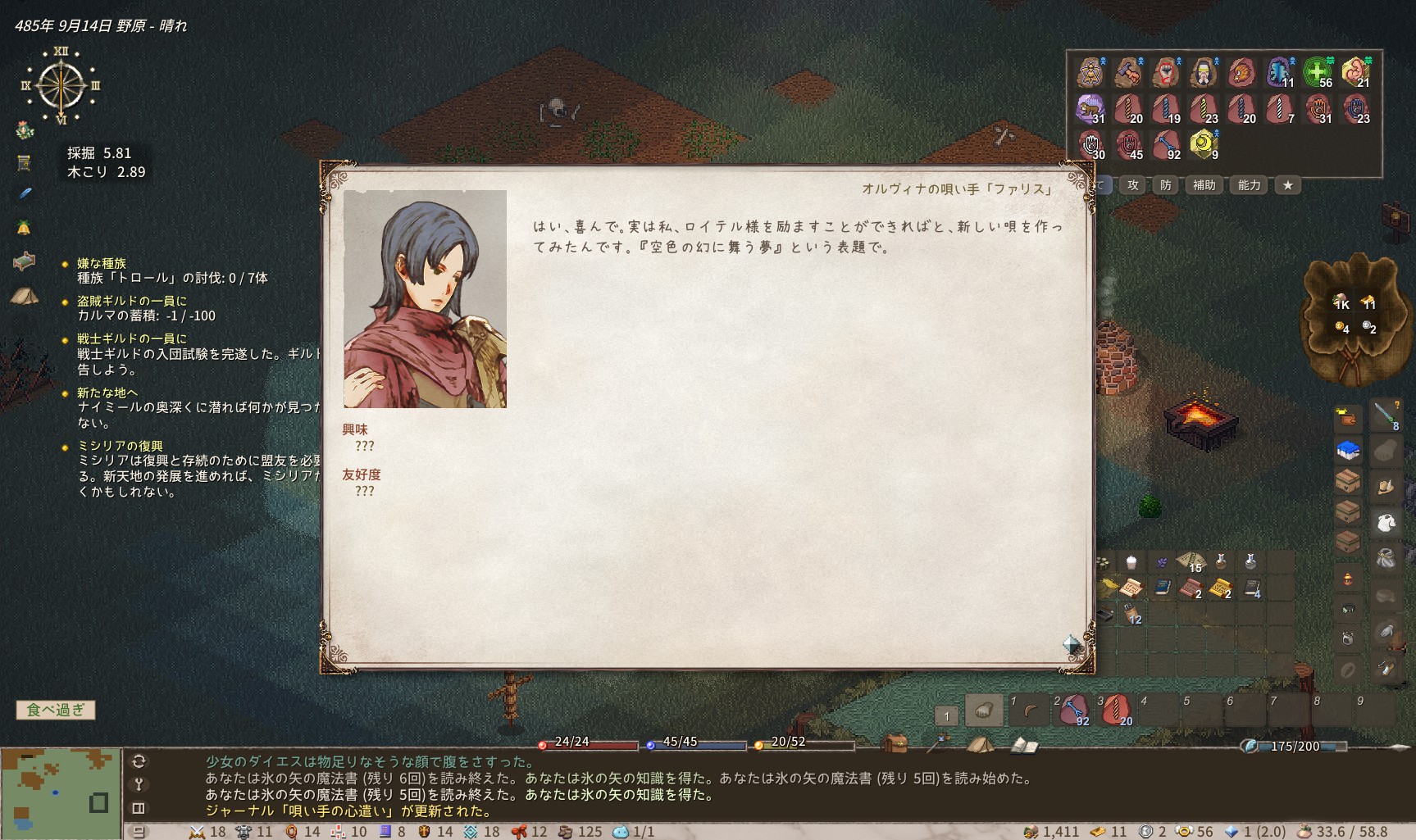
Task: Click the tent icon in left sidebar
Action: pos(25,295)
